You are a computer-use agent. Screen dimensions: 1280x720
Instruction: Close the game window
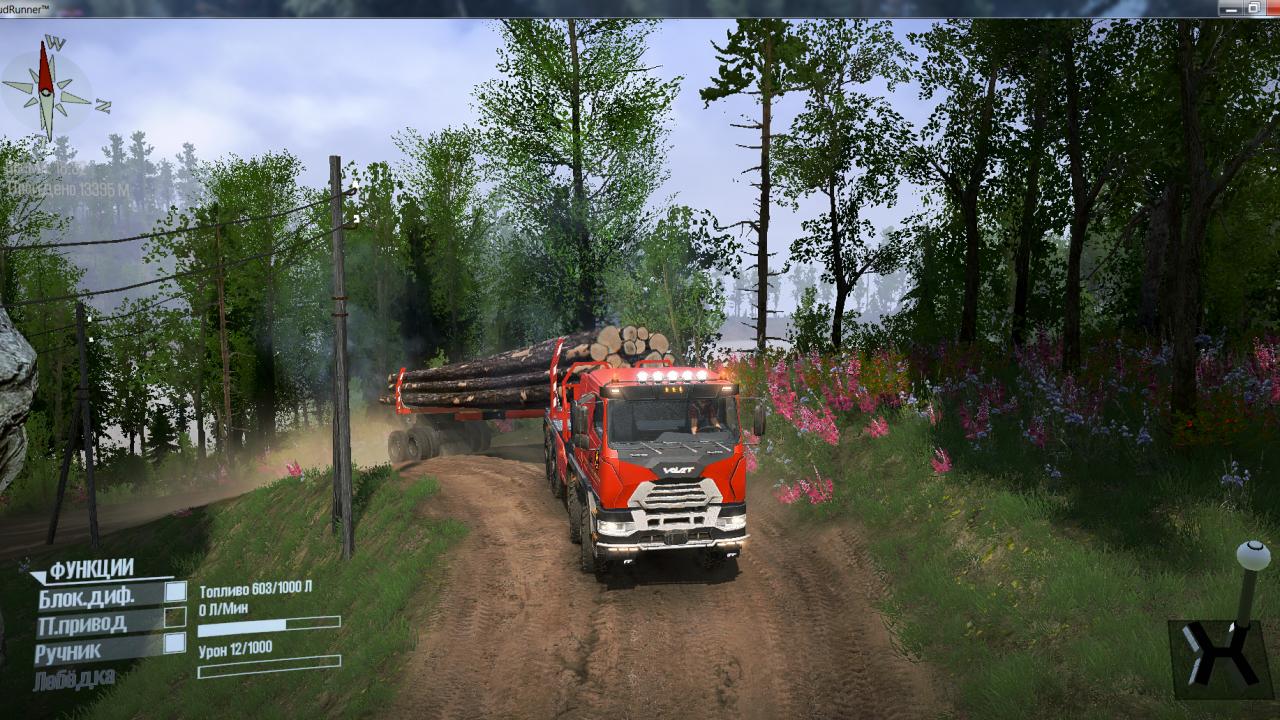pyautogui.click(x=1274, y=8)
